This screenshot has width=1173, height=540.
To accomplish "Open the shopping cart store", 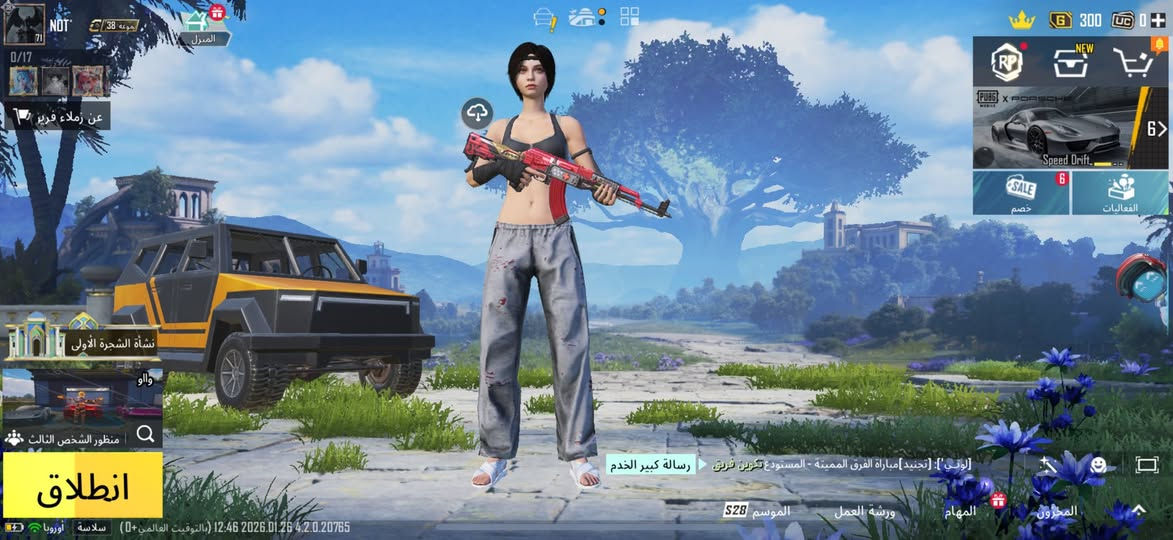I will [1134, 63].
